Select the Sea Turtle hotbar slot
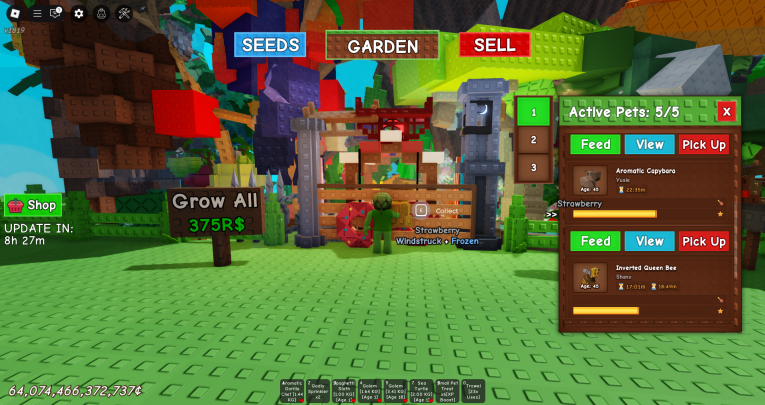765x405 pixels. (421, 390)
